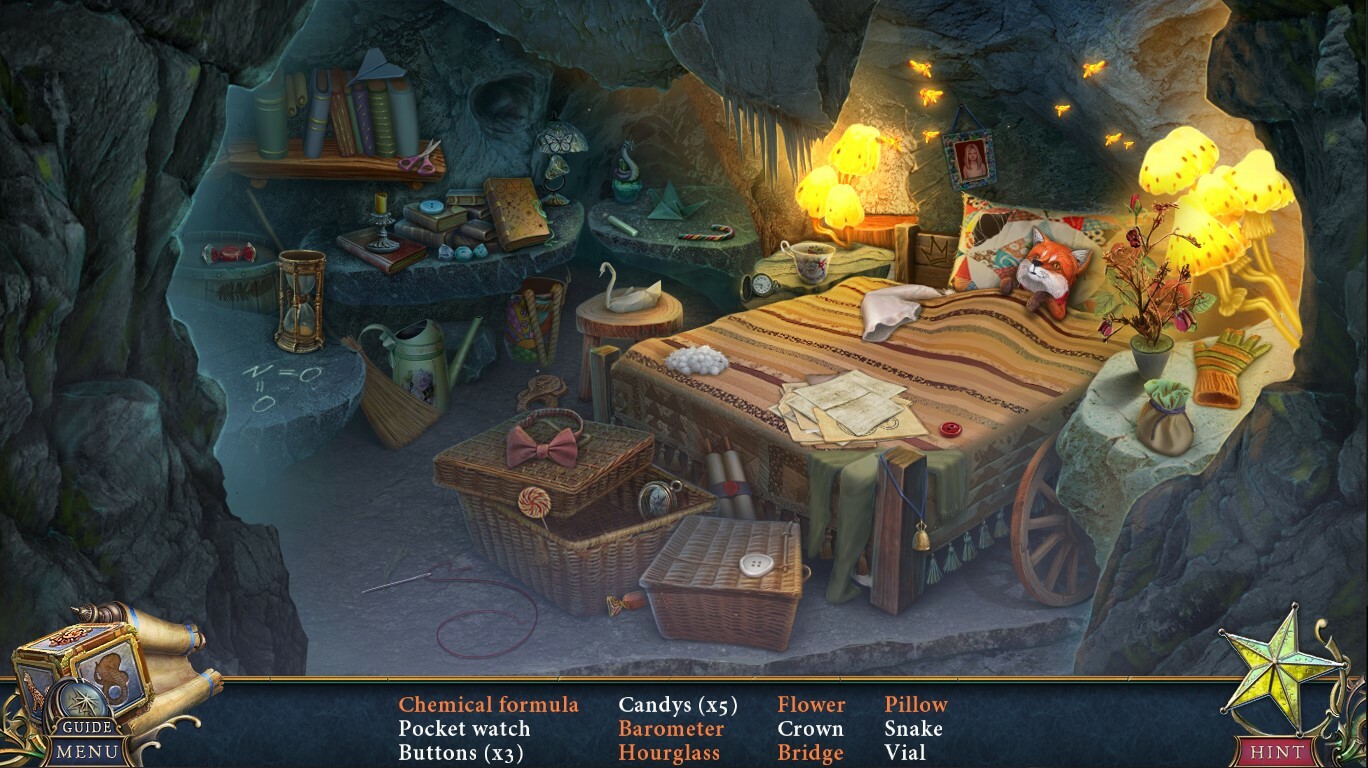Click the origami swan on the wooden stool
Viewport: 1368px width, 768px height.
click(x=633, y=295)
